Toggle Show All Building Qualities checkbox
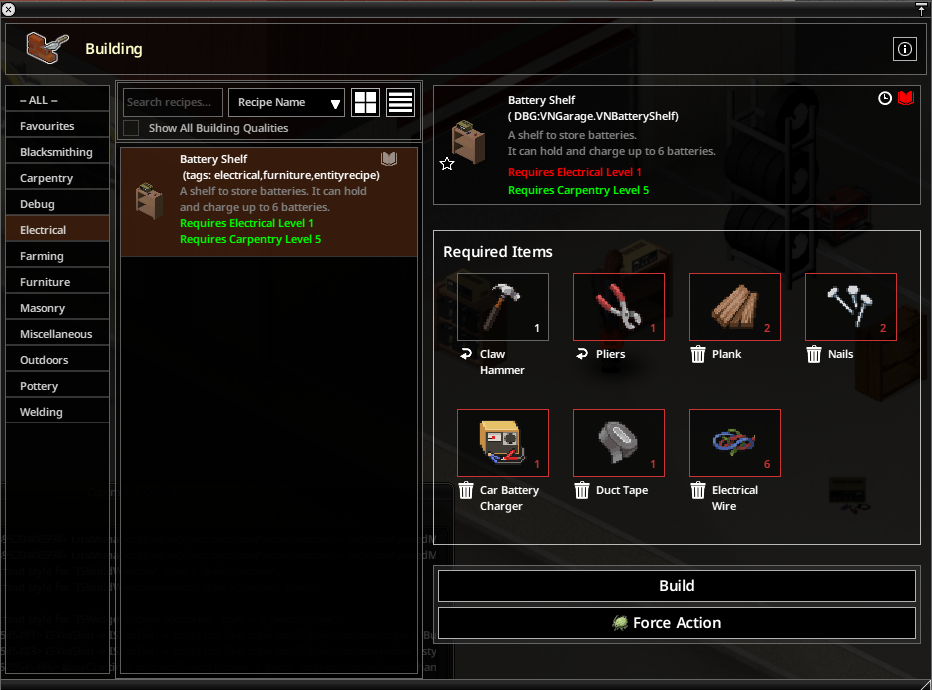 (x=131, y=128)
